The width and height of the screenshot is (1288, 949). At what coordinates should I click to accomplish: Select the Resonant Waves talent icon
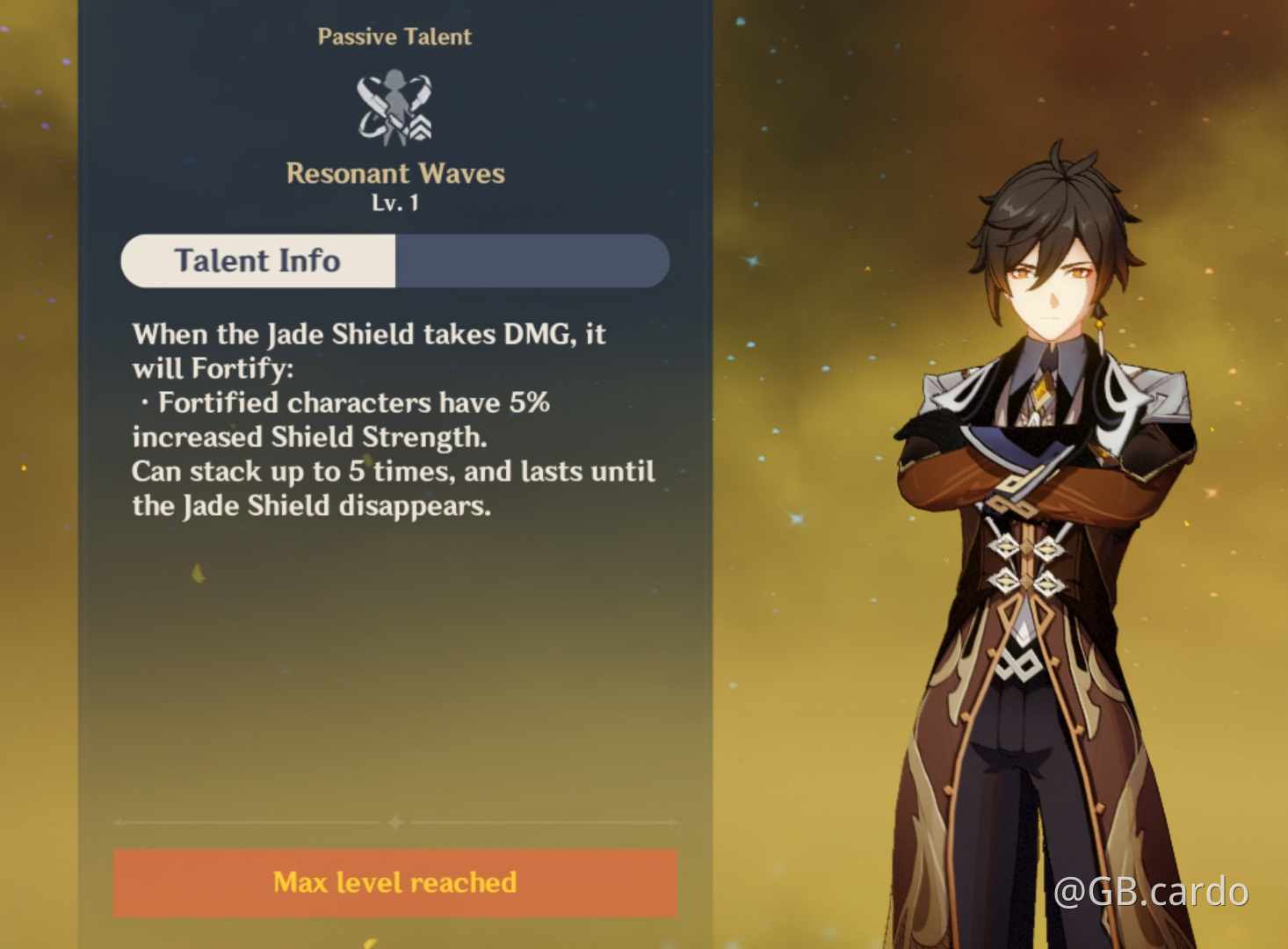point(394,105)
